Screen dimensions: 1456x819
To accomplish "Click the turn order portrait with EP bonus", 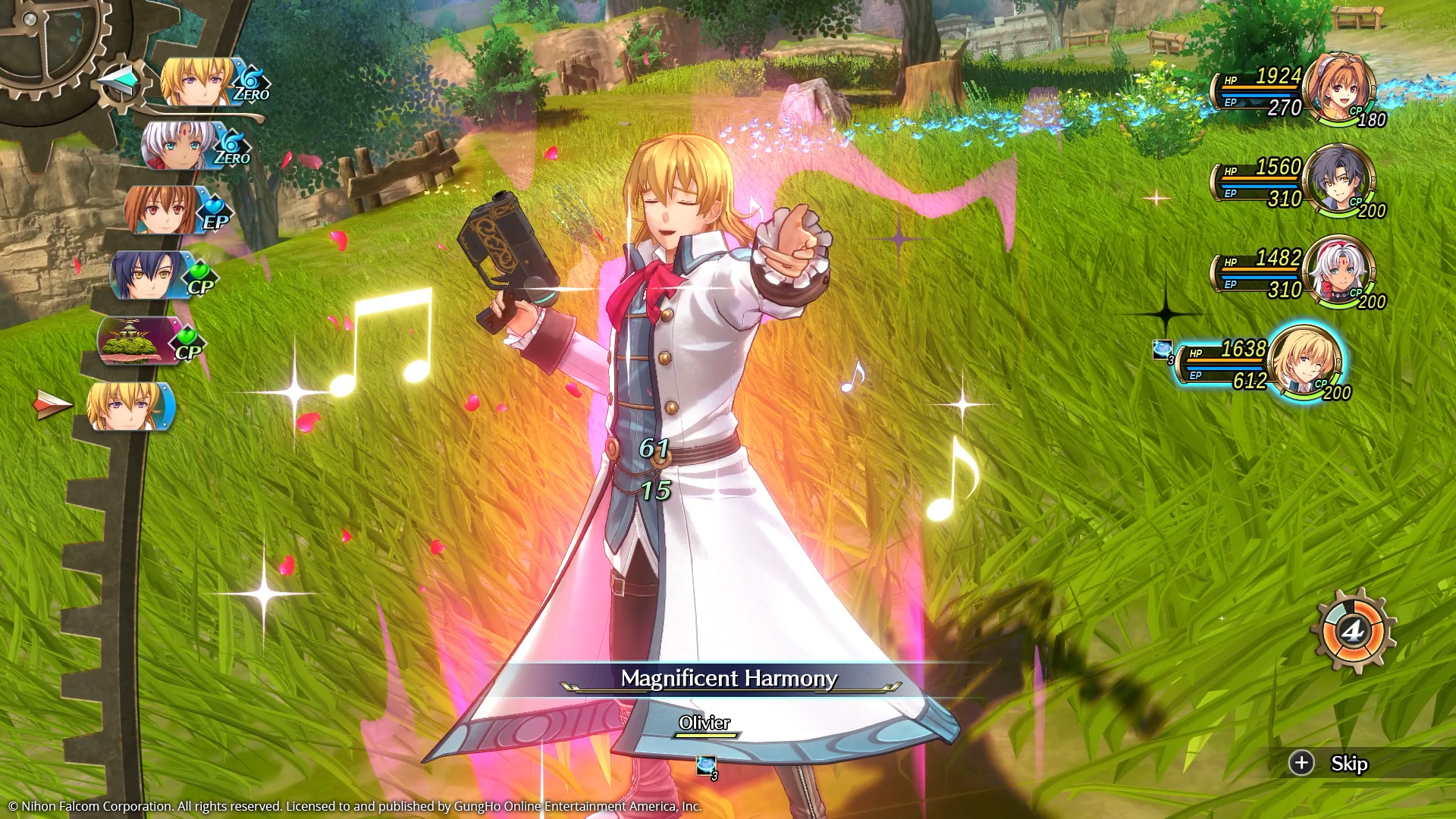I will click(163, 210).
